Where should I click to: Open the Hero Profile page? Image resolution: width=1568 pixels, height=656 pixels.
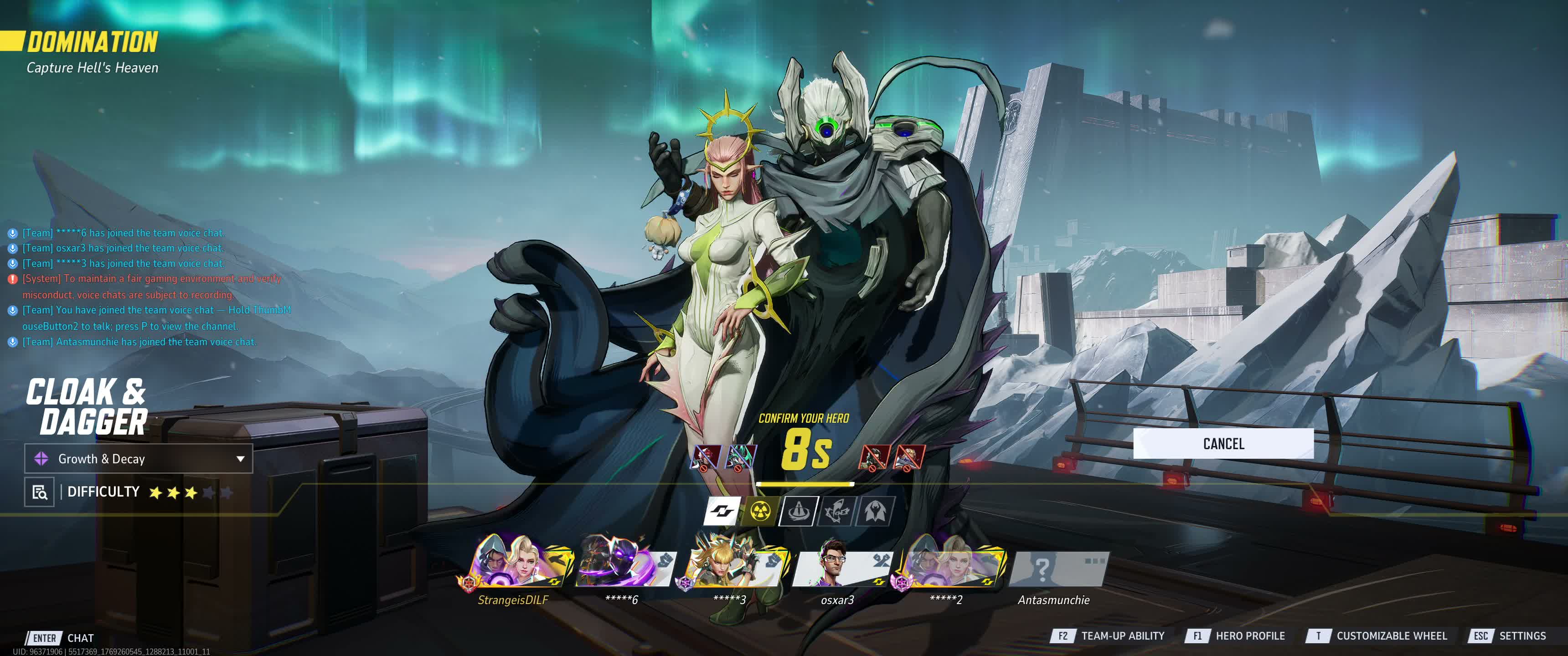pyautogui.click(x=1236, y=636)
